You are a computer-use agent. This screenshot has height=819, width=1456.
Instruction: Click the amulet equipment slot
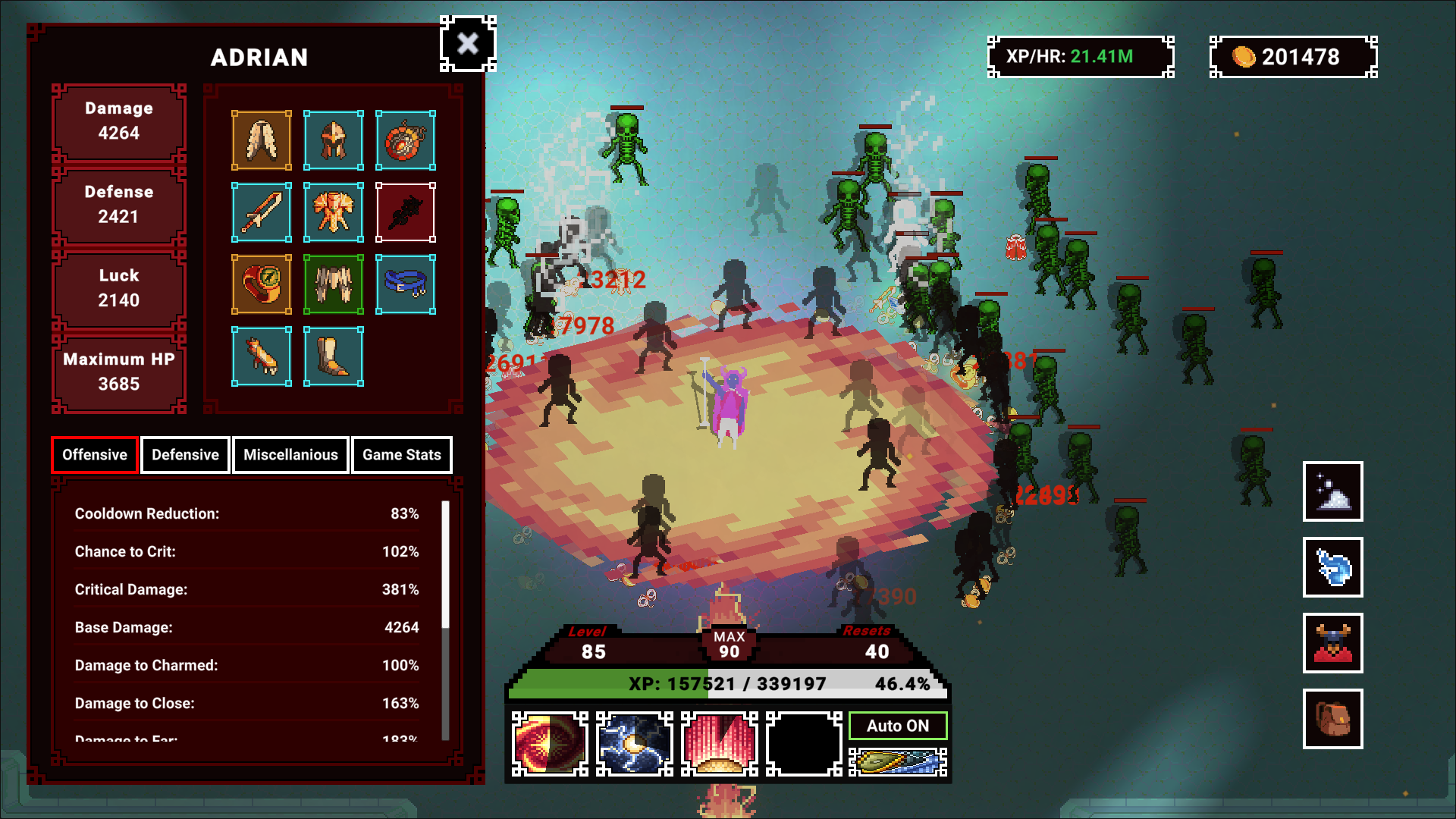coord(406,140)
